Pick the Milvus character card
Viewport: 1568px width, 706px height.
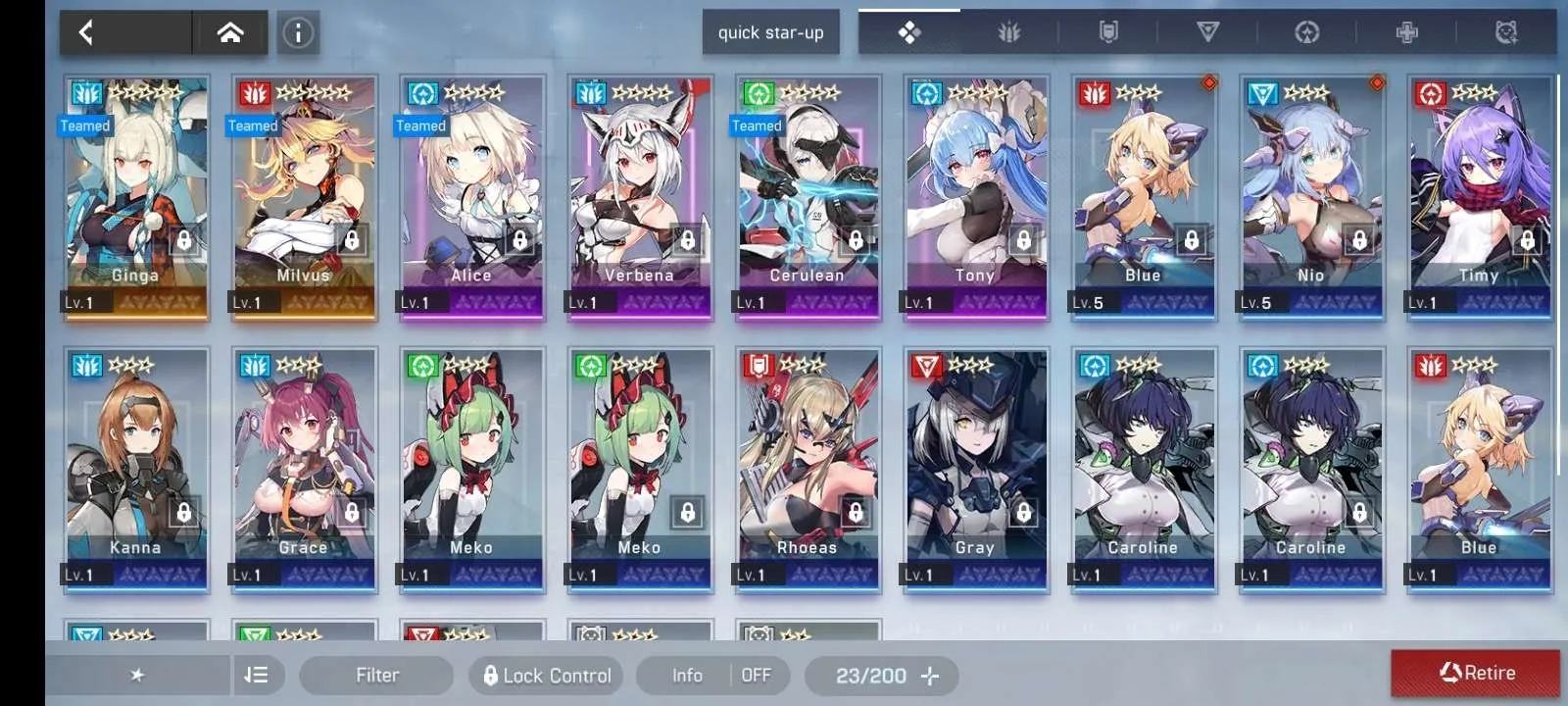click(x=304, y=196)
